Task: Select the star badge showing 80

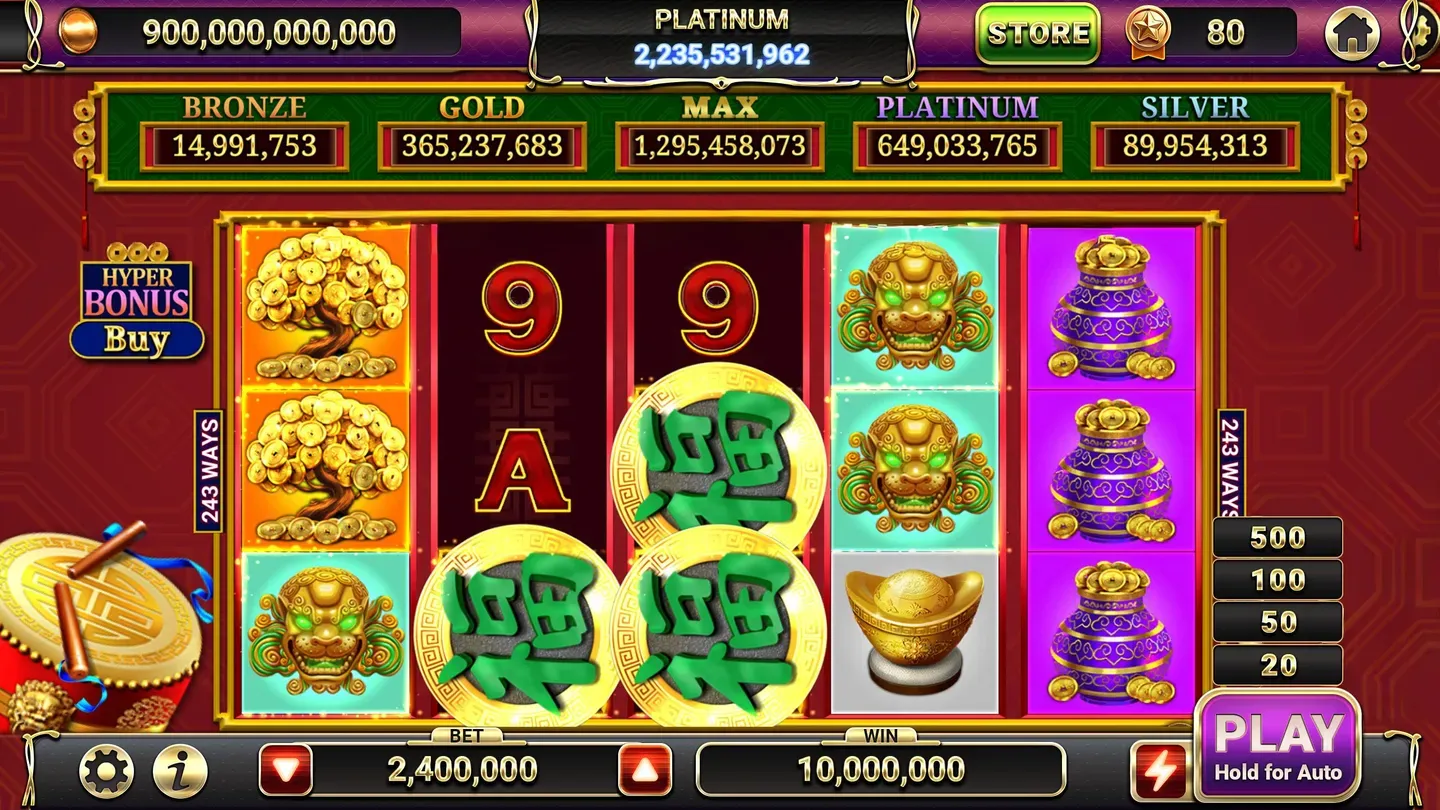Action: click(x=1150, y=33)
